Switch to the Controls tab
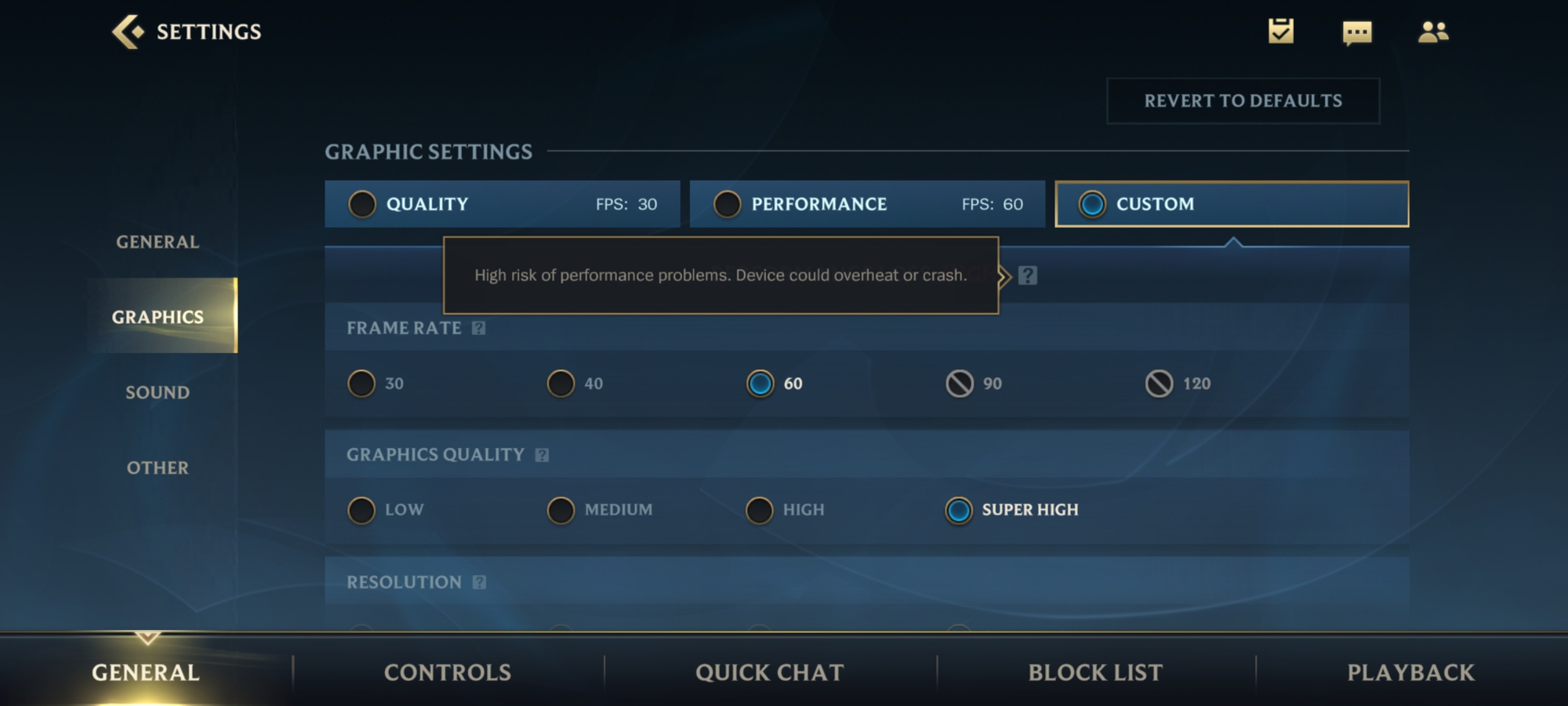Image resolution: width=1568 pixels, height=706 pixels. 447,672
